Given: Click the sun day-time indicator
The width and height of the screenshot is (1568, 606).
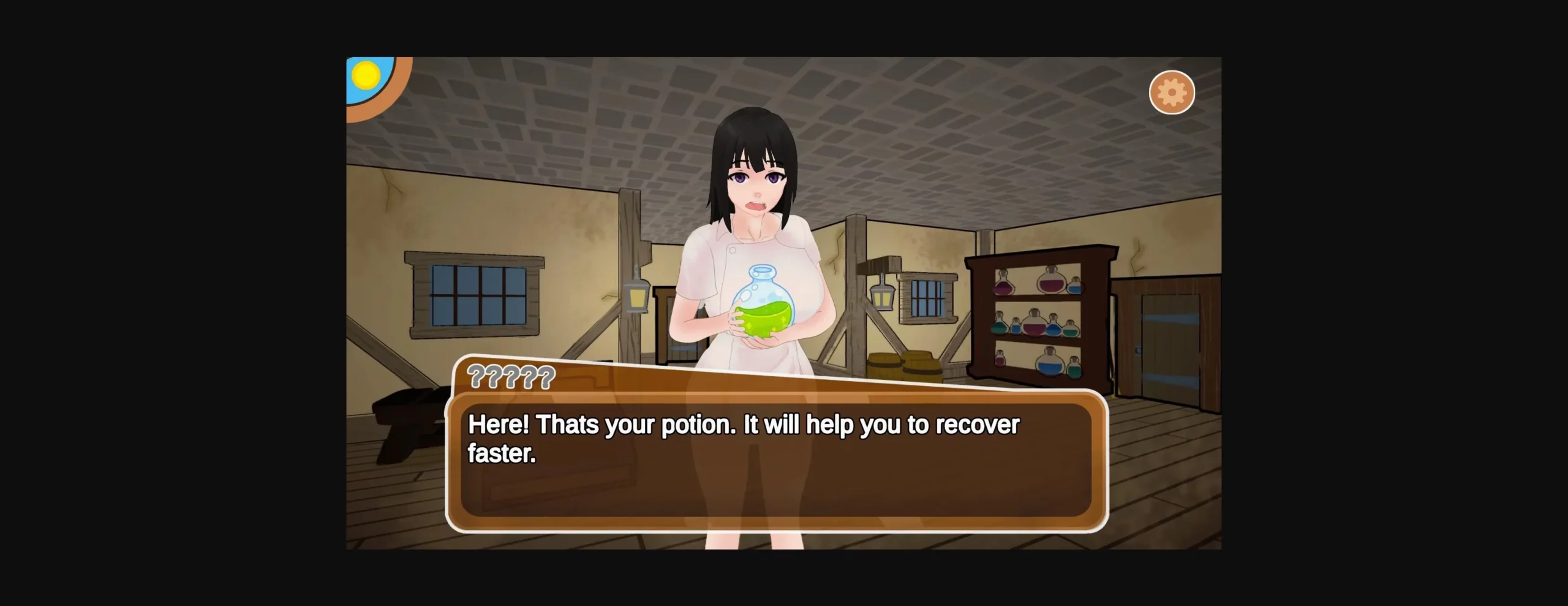Looking at the screenshot, I should pos(366,75).
